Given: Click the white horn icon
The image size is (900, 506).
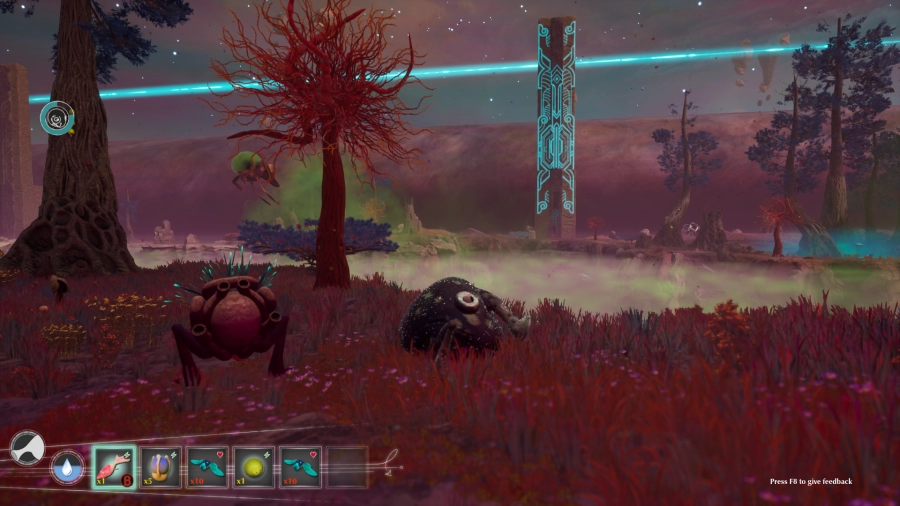Looking at the screenshot, I should pyautogui.click(x=27, y=448).
